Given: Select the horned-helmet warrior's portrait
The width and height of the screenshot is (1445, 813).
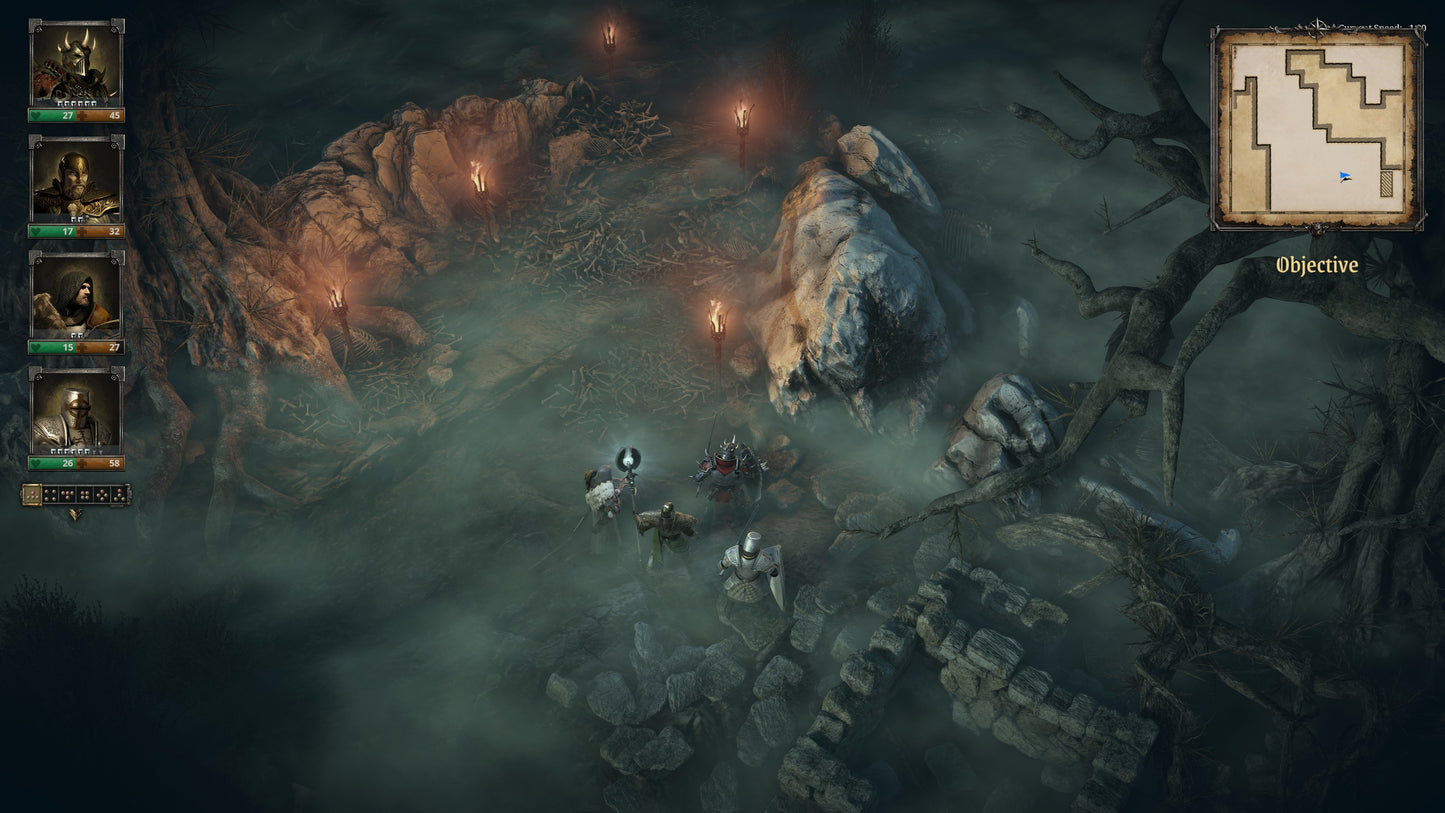Looking at the screenshot, I should (75, 60).
